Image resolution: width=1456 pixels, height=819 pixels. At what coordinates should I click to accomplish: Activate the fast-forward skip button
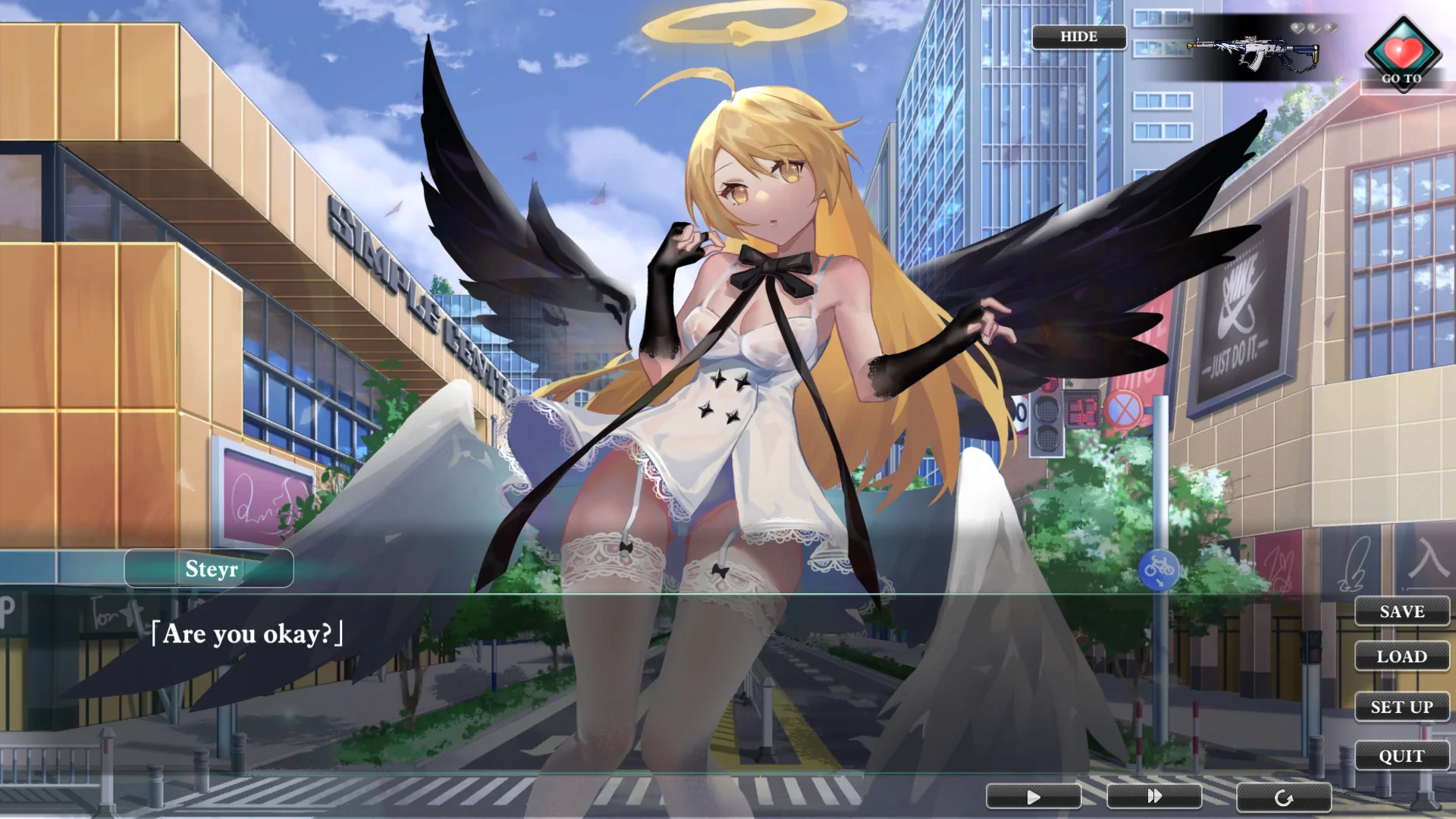(x=1153, y=796)
